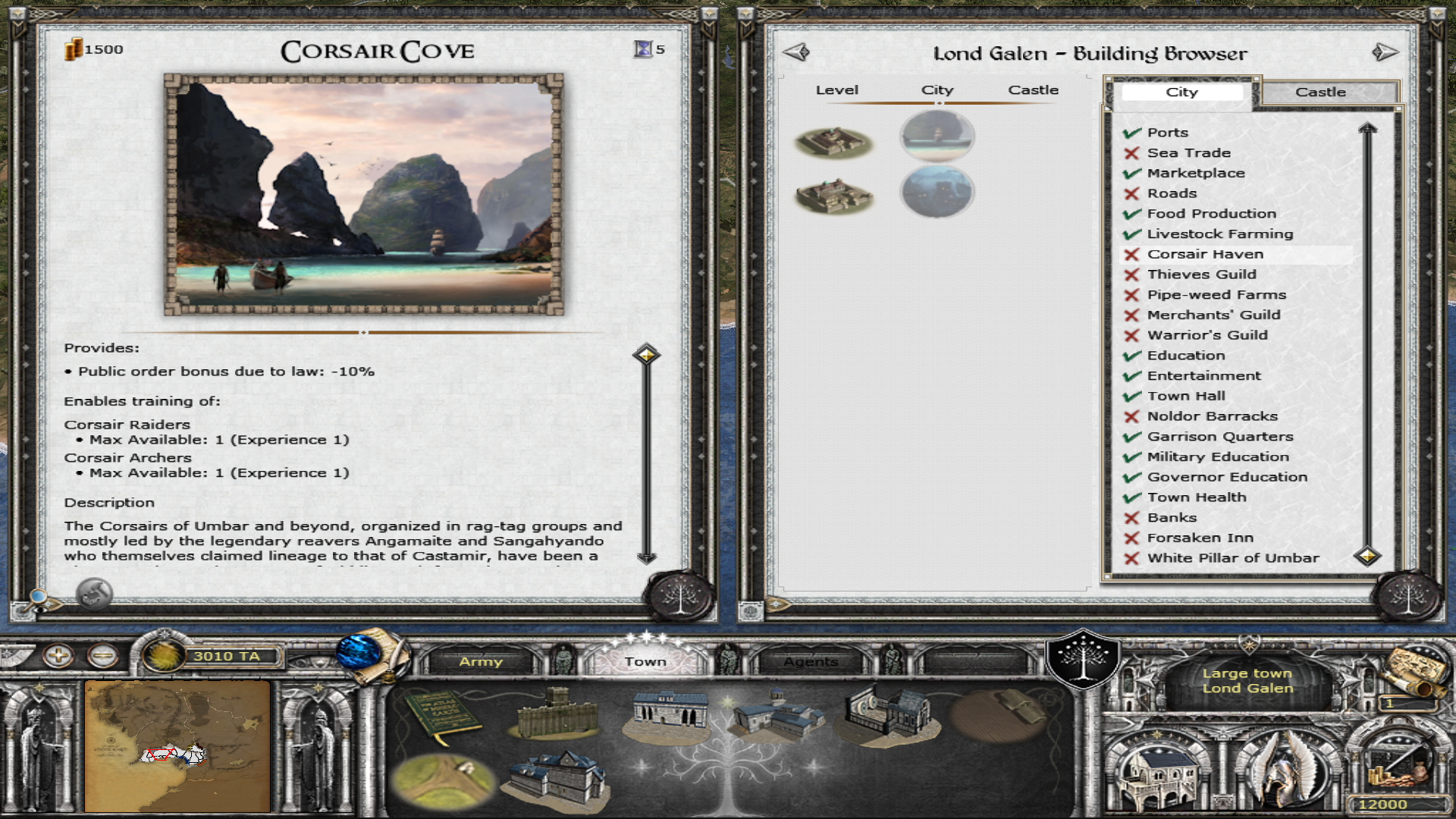Open Thieves Guild building entry
This screenshot has height=819, width=1456.
tap(1201, 275)
